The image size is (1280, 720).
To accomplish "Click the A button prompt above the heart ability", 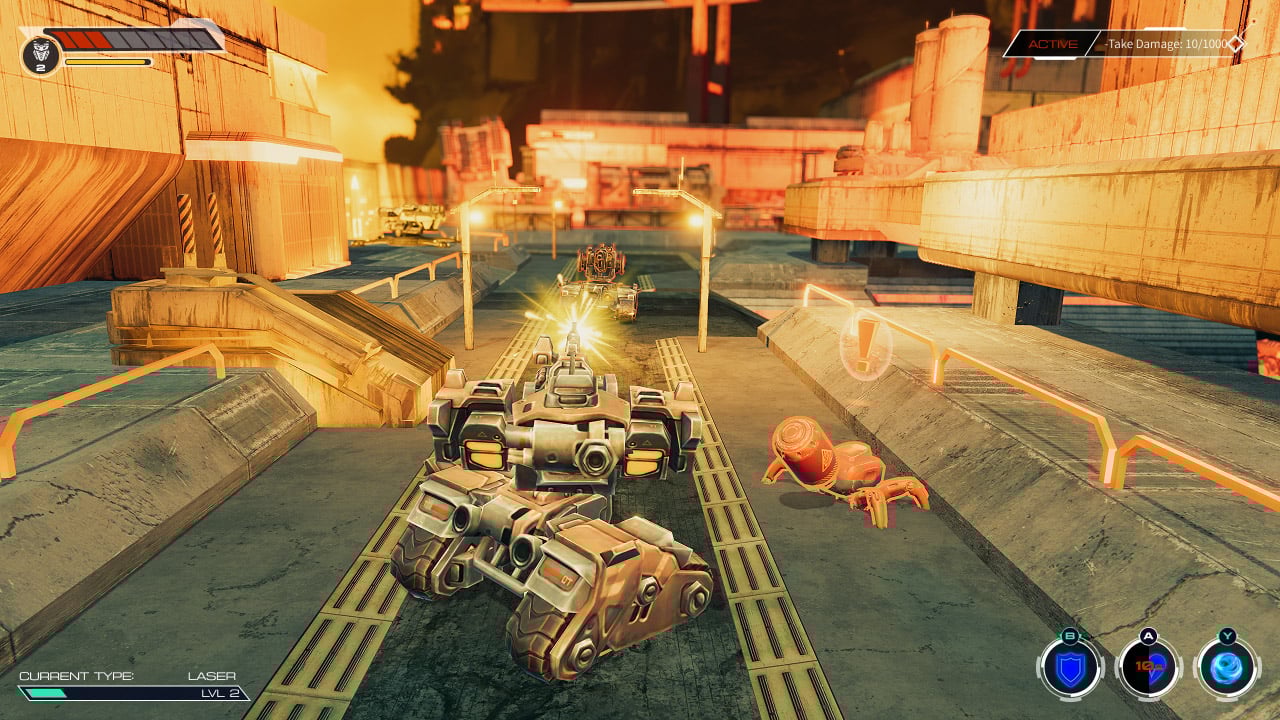I will pos(1145,633).
